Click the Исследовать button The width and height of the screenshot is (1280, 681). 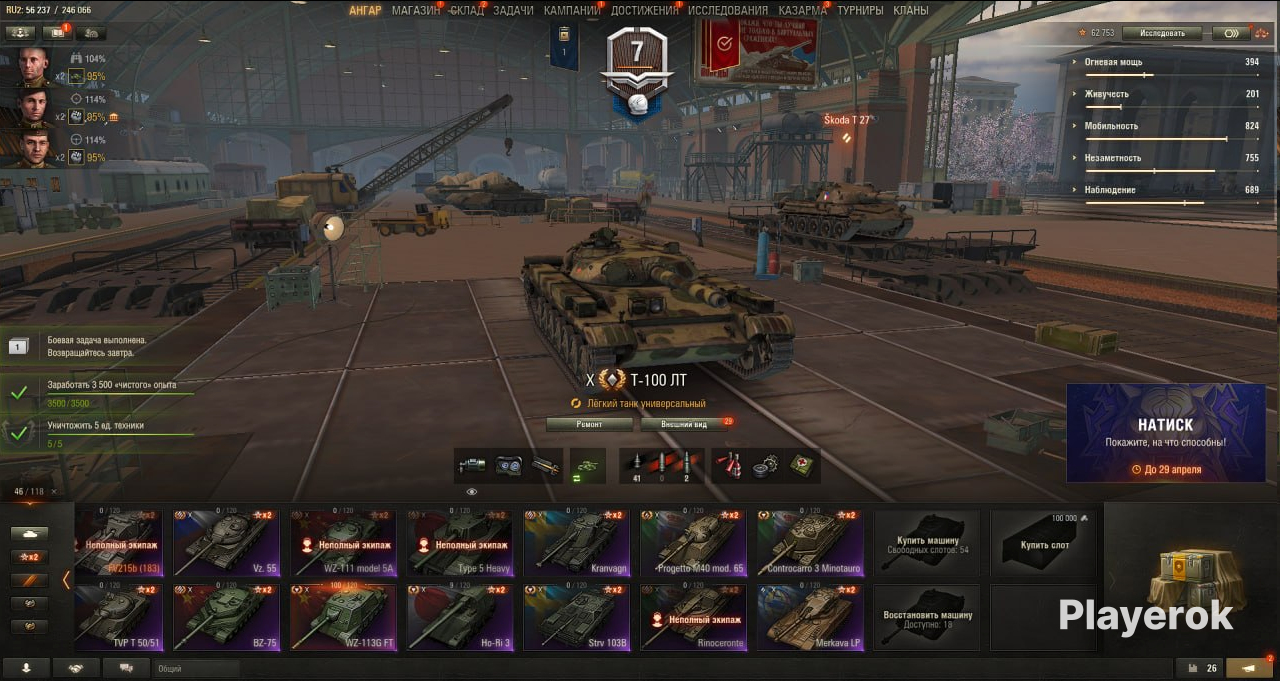(1161, 33)
